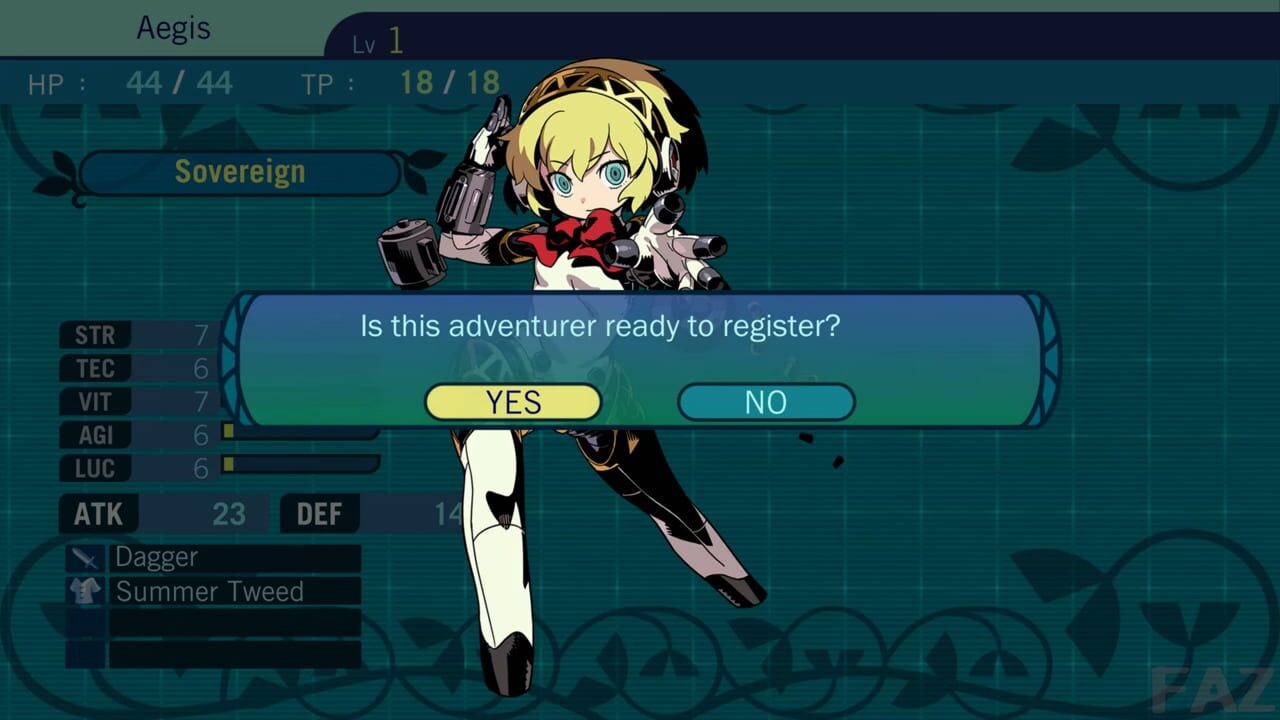This screenshot has height=720, width=1280.
Task: Click the Summer Tweed armor icon
Action: (x=87, y=591)
